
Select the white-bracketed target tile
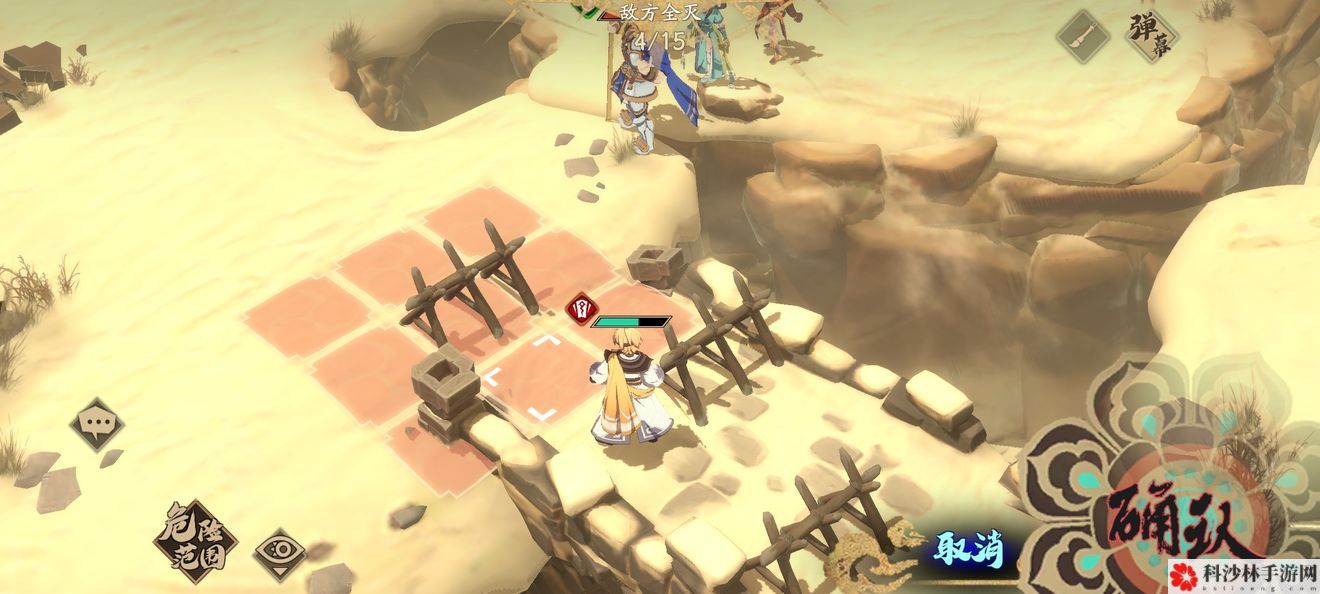click(520, 378)
